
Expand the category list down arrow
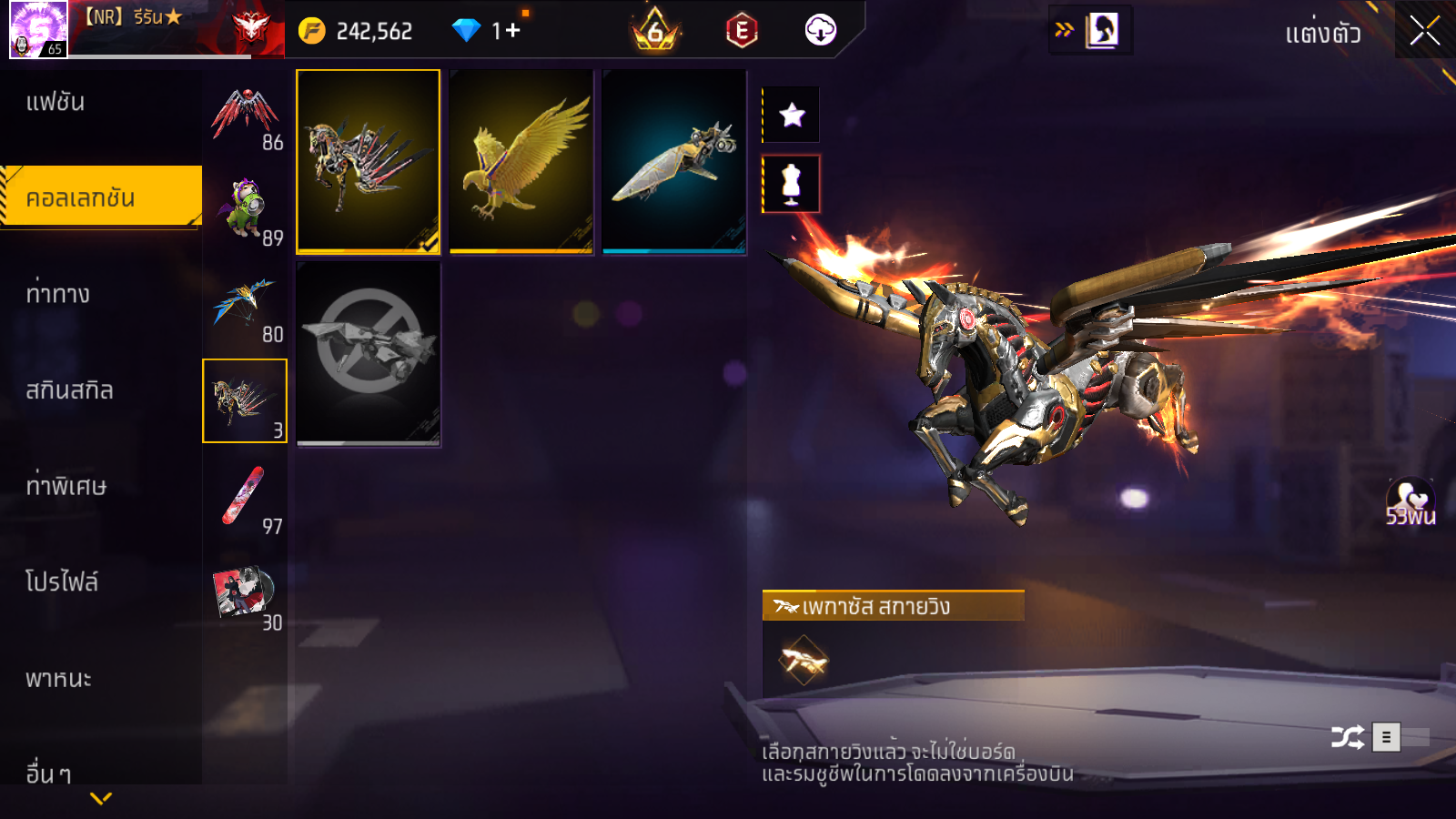pos(101,798)
